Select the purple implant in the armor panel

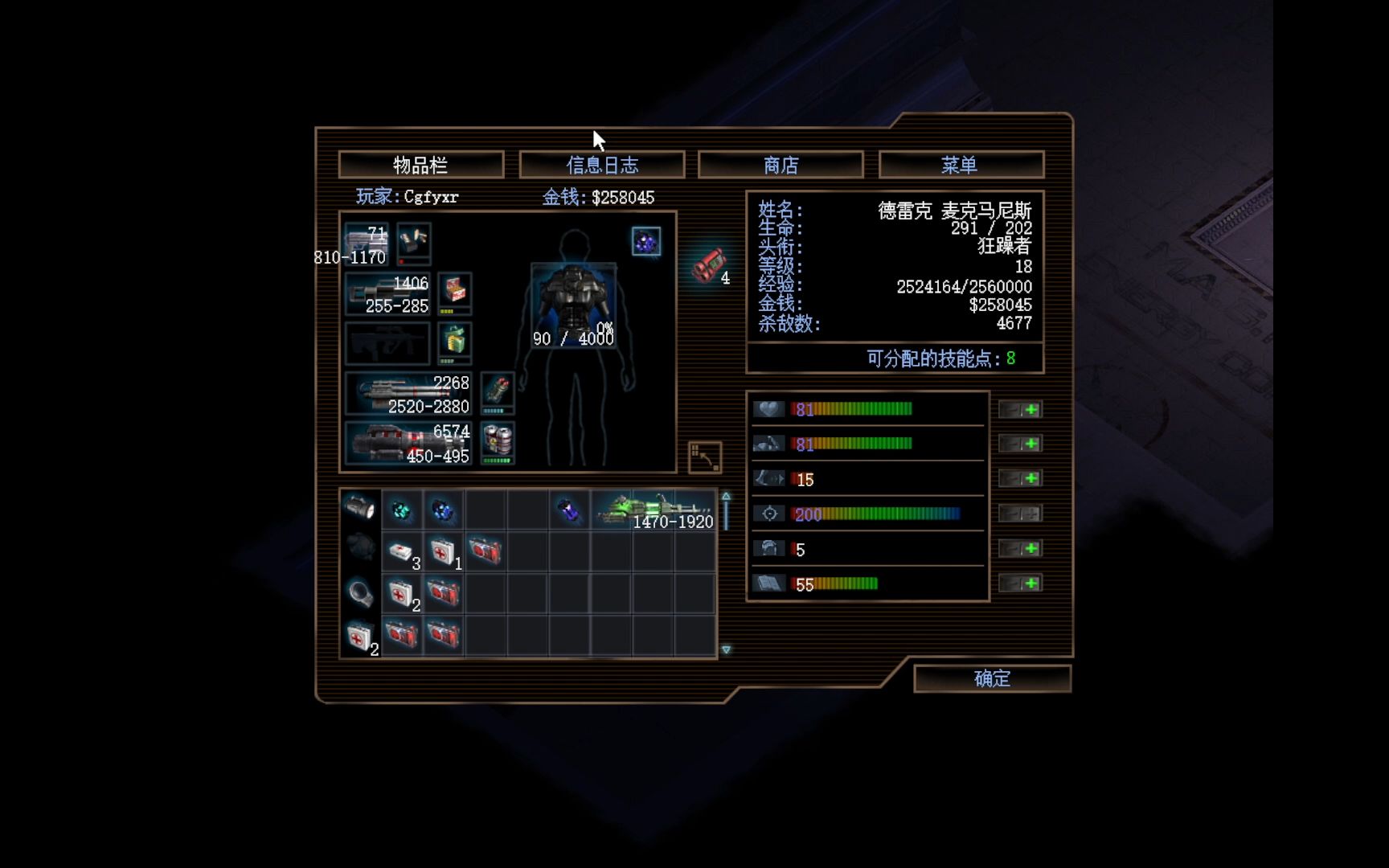(x=646, y=241)
